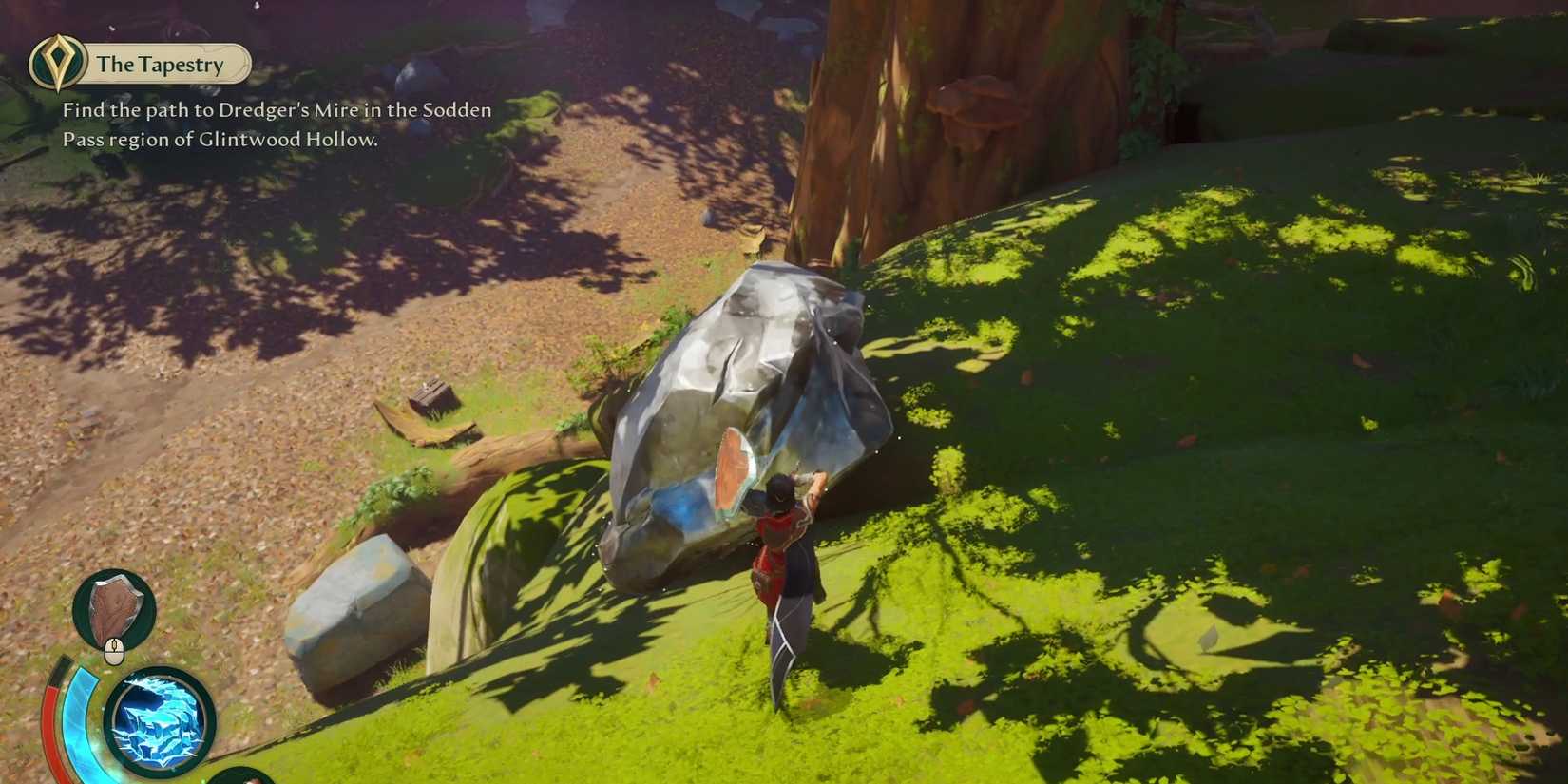This screenshot has height=784, width=1568.
Task: Collapse the quest objective text
Action: (276, 124)
